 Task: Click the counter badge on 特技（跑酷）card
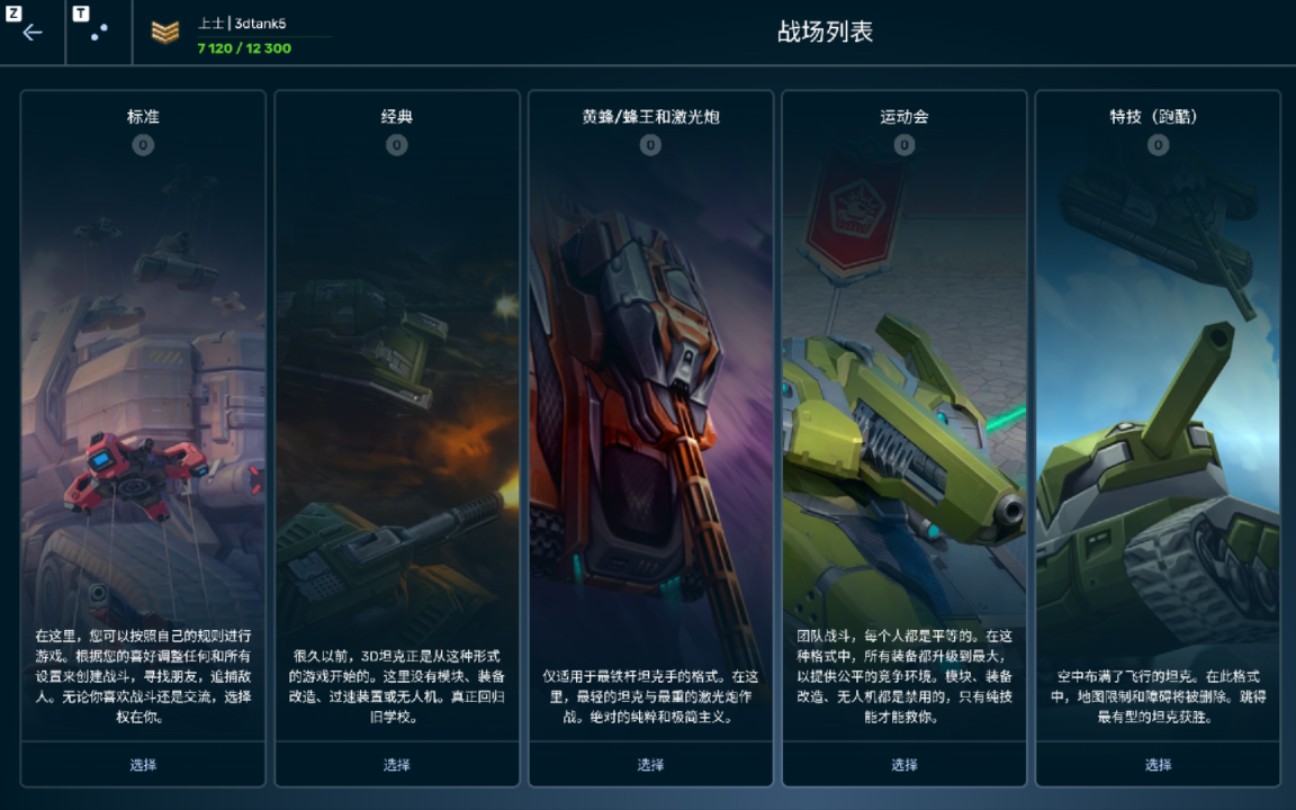pos(1157,143)
